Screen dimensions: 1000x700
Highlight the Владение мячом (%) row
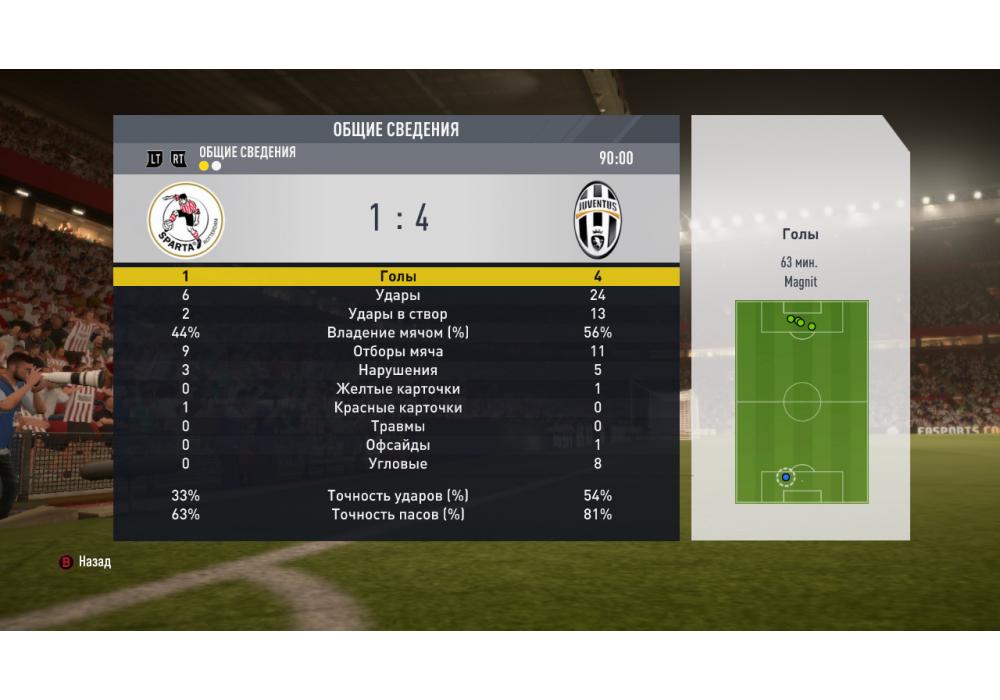(397, 333)
